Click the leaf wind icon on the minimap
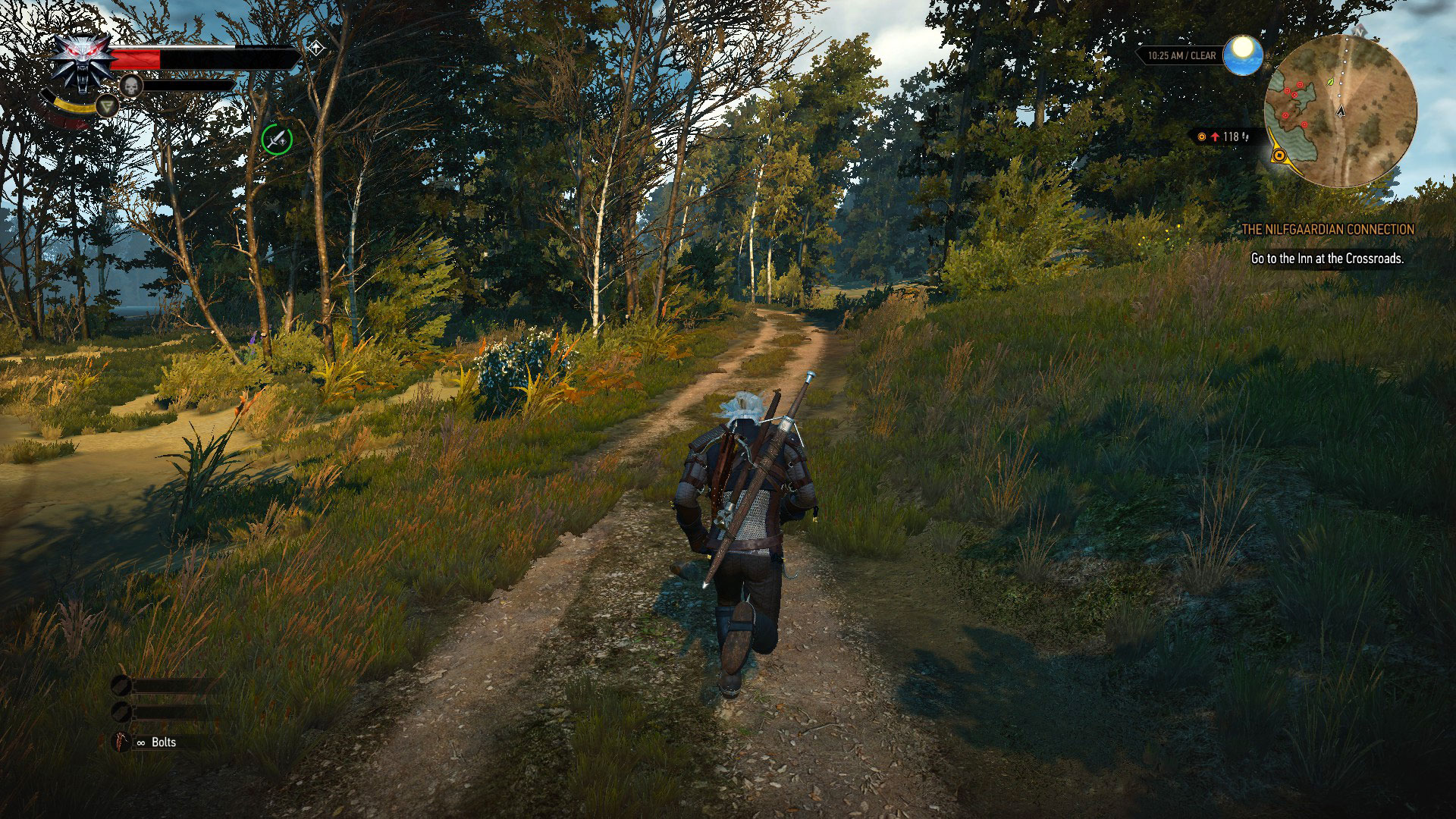 click(x=1329, y=83)
